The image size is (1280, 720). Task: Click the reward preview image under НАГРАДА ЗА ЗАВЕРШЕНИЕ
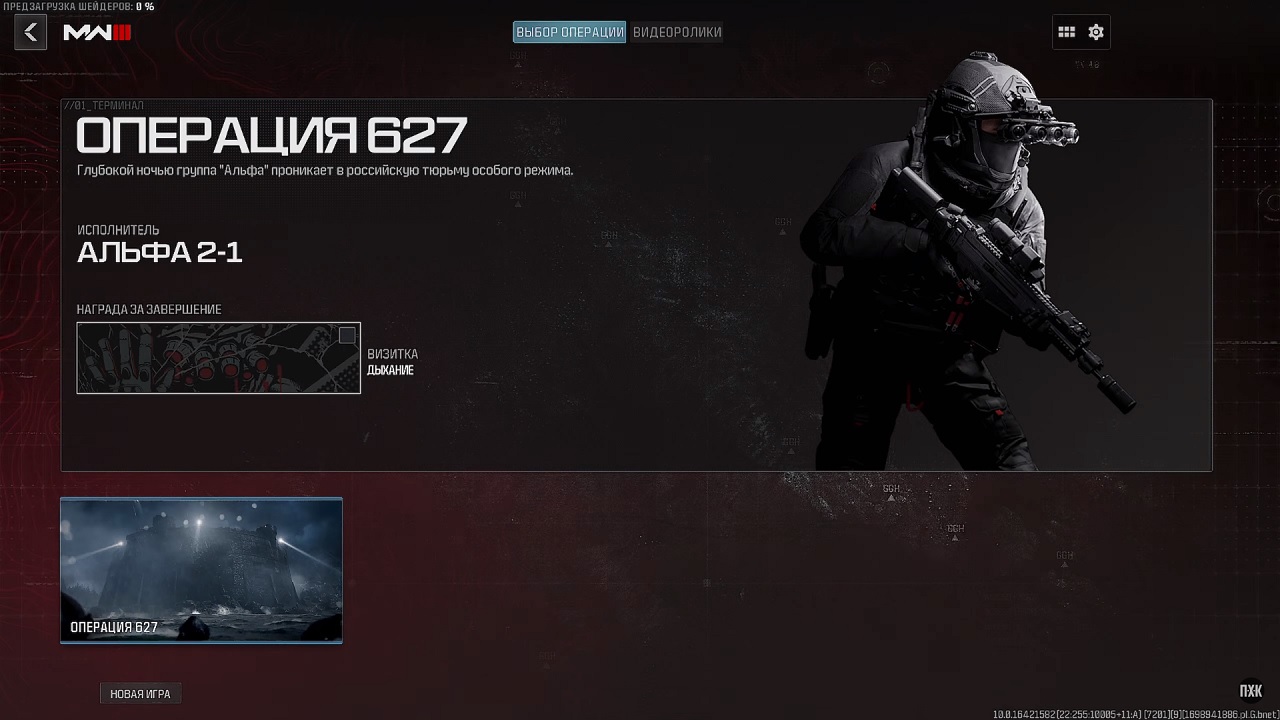point(218,357)
